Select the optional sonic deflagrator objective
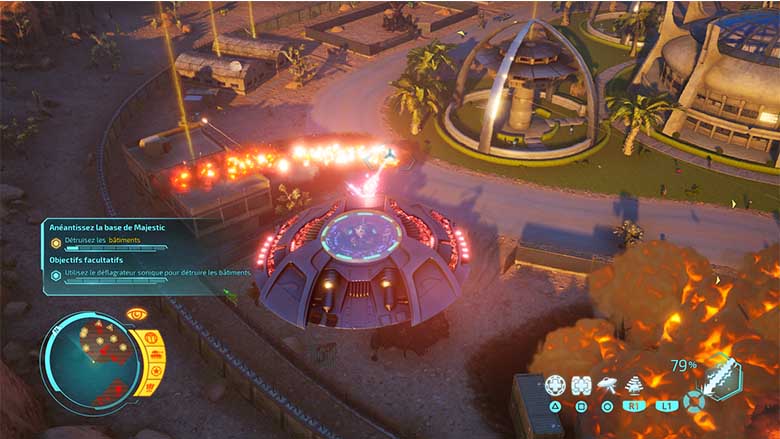Screen dimensions: 780x439 (150, 272)
